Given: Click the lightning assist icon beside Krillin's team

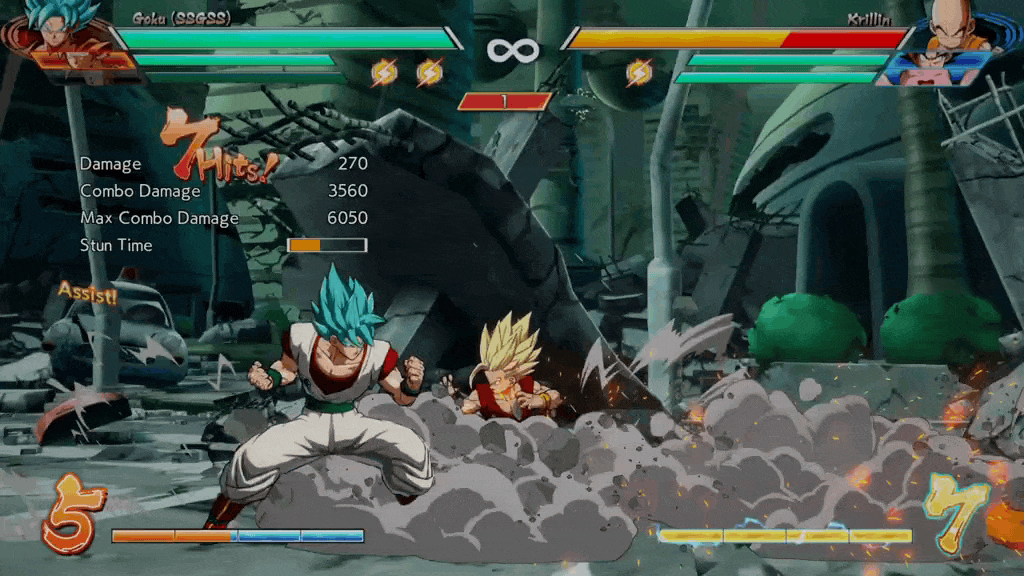Looking at the screenshot, I should click(638, 72).
